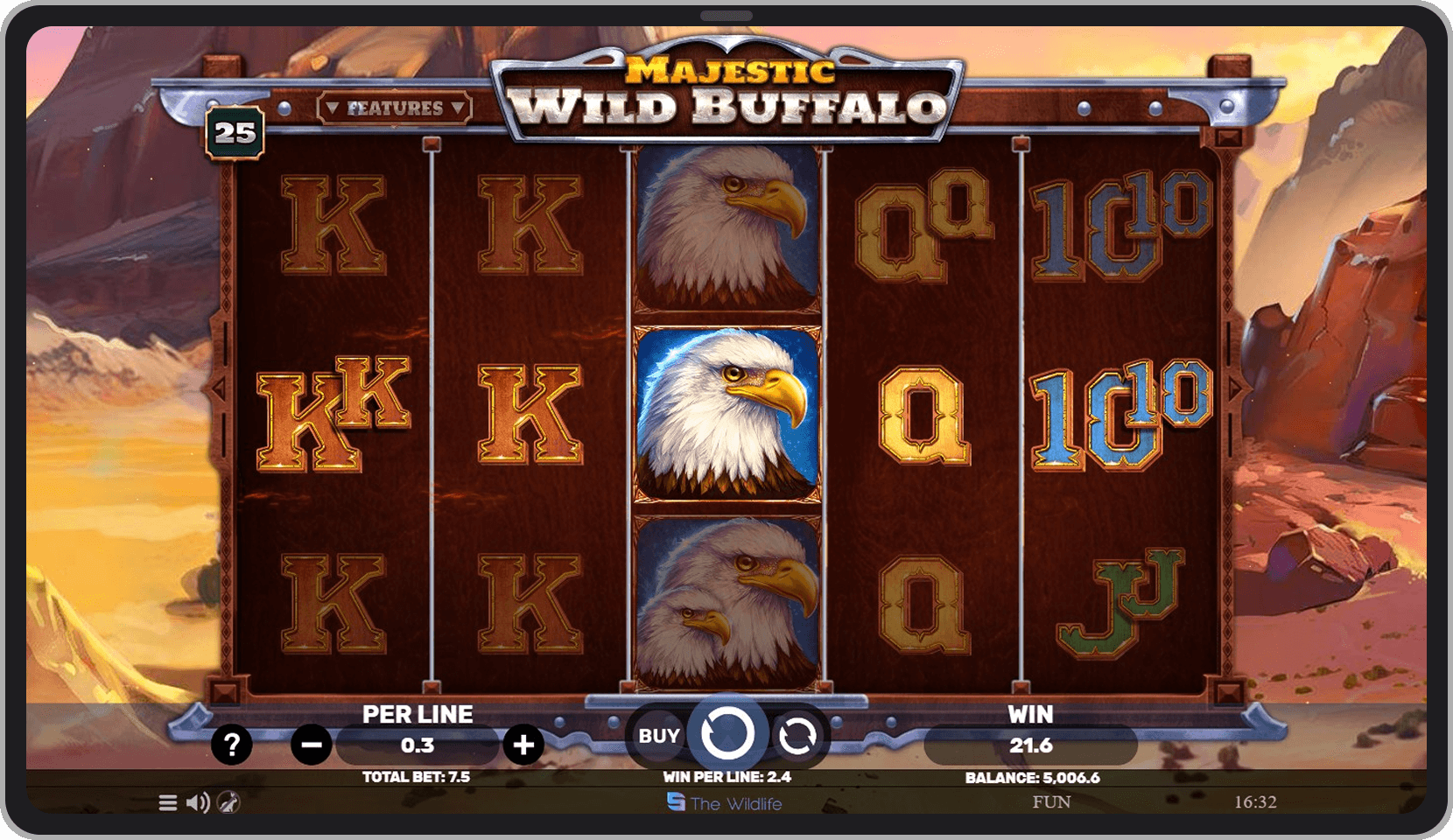Viewport: 1453px width, 840px height.
Task: Increase Per Line value with plus stepper
Action: (x=522, y=745)
